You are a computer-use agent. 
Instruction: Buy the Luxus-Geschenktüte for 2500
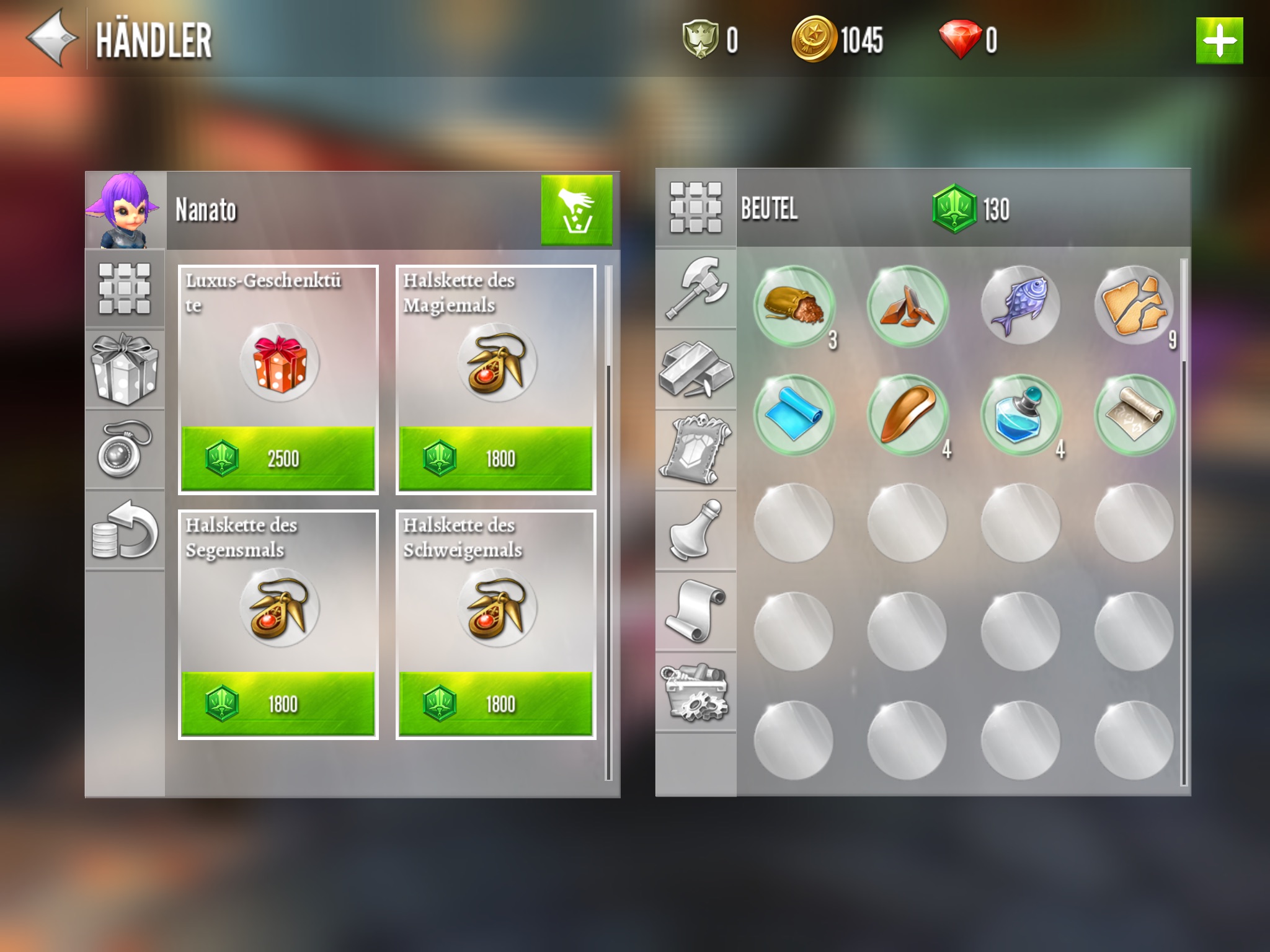[x=278, y=458]
